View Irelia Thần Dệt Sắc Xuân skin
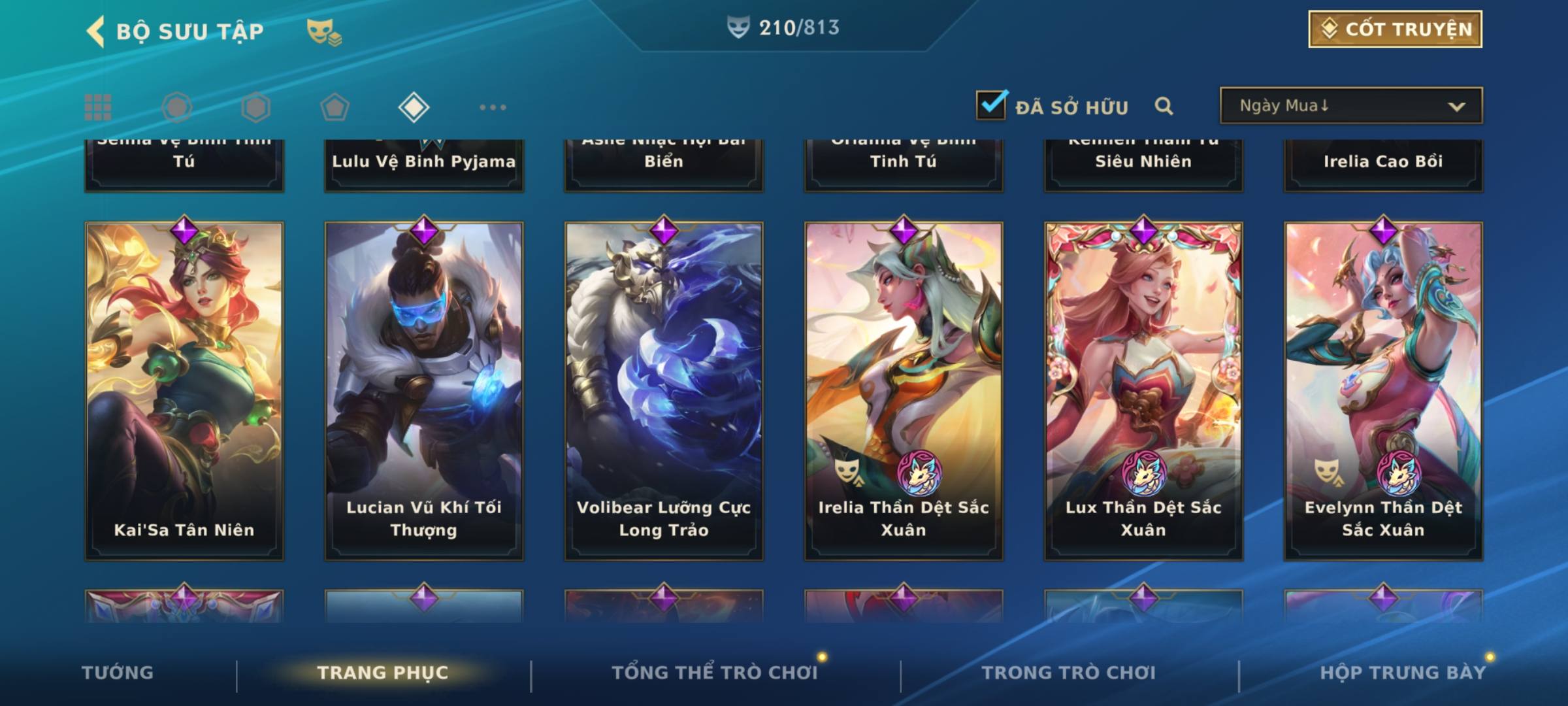The image size is (1568, 706). (904, 391)
